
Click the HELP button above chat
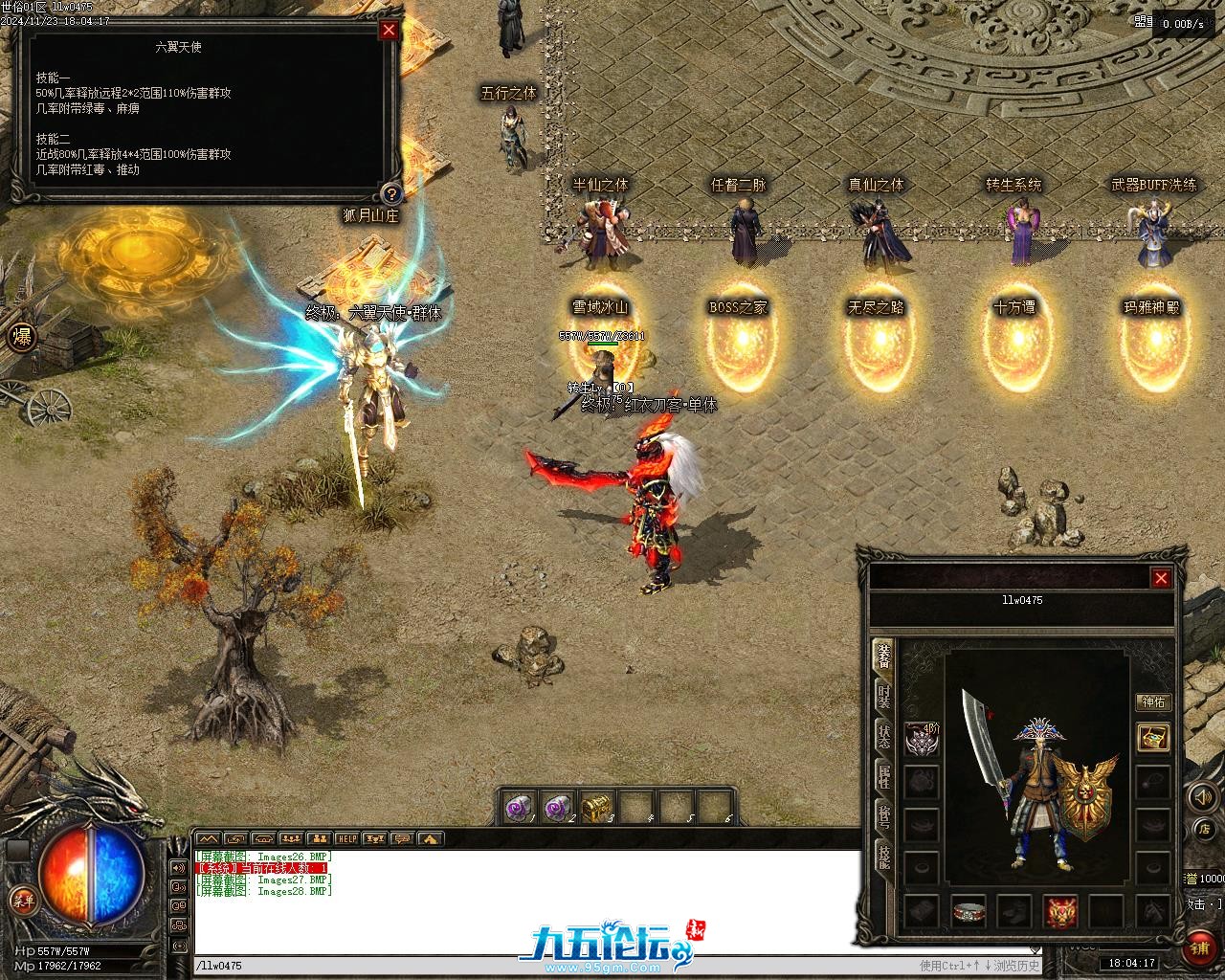[346, 838]
